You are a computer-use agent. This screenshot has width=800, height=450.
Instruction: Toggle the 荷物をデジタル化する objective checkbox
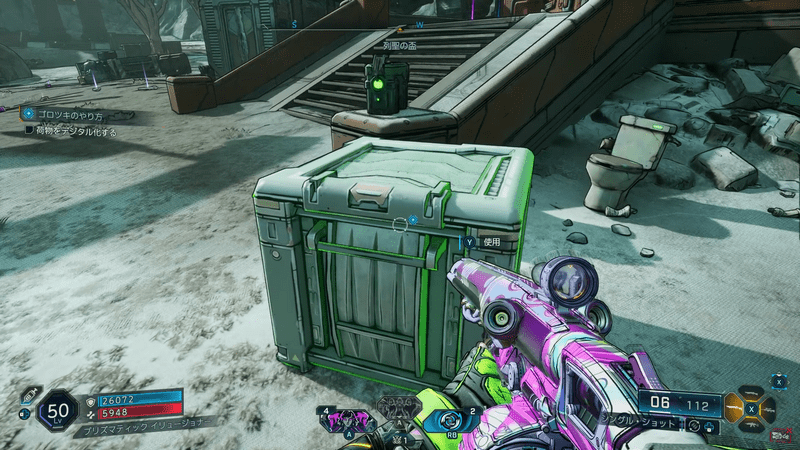click(29, 130)
